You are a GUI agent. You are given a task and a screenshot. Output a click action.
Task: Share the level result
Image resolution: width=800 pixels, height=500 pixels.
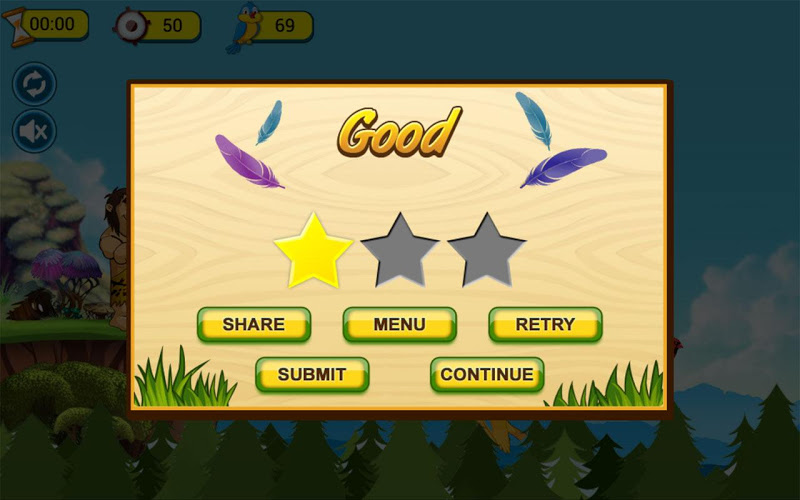(x=254, y=324)
